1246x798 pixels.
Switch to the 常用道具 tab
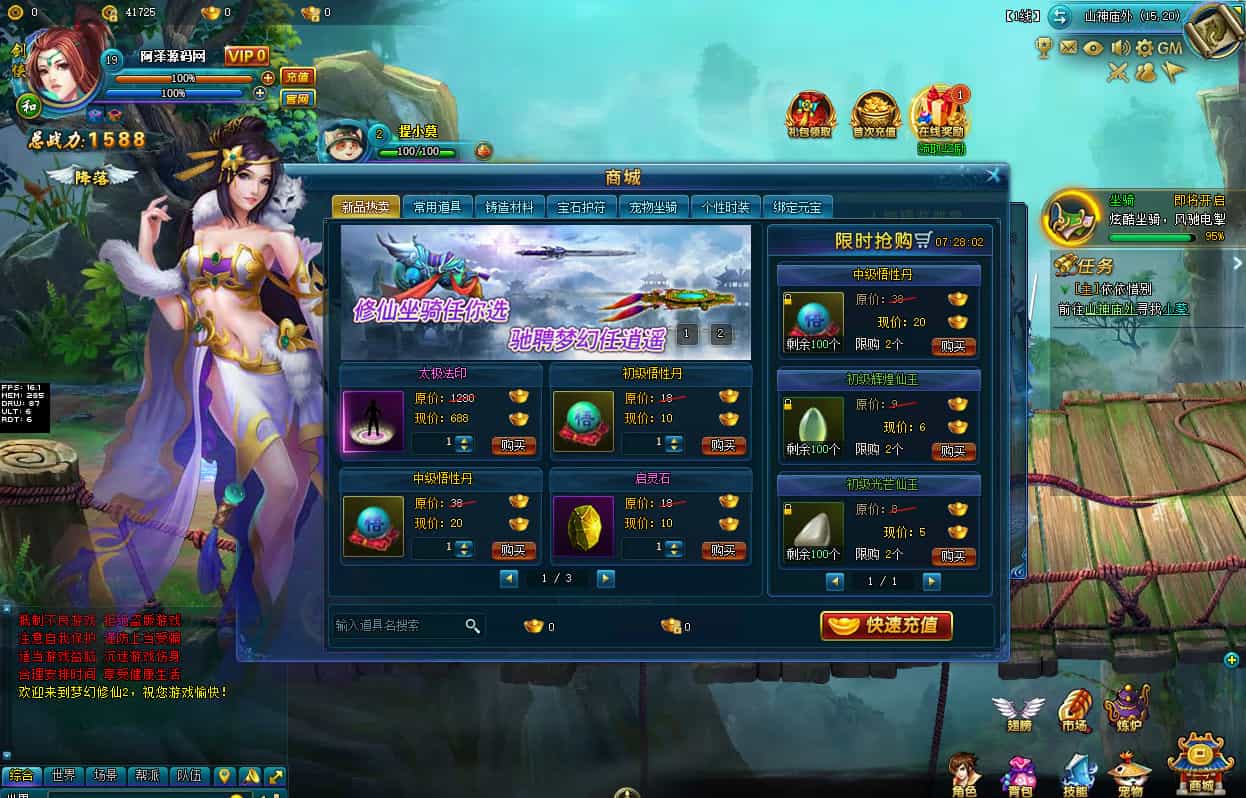pyautogui.click(x=437, y=207)
